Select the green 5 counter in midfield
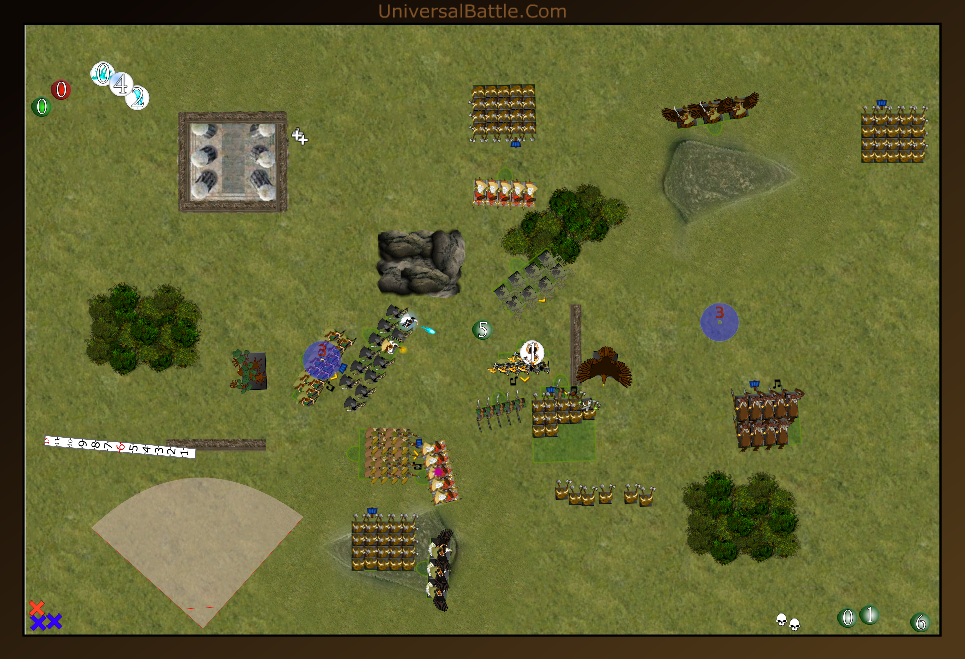 click(x=483, y=329)
